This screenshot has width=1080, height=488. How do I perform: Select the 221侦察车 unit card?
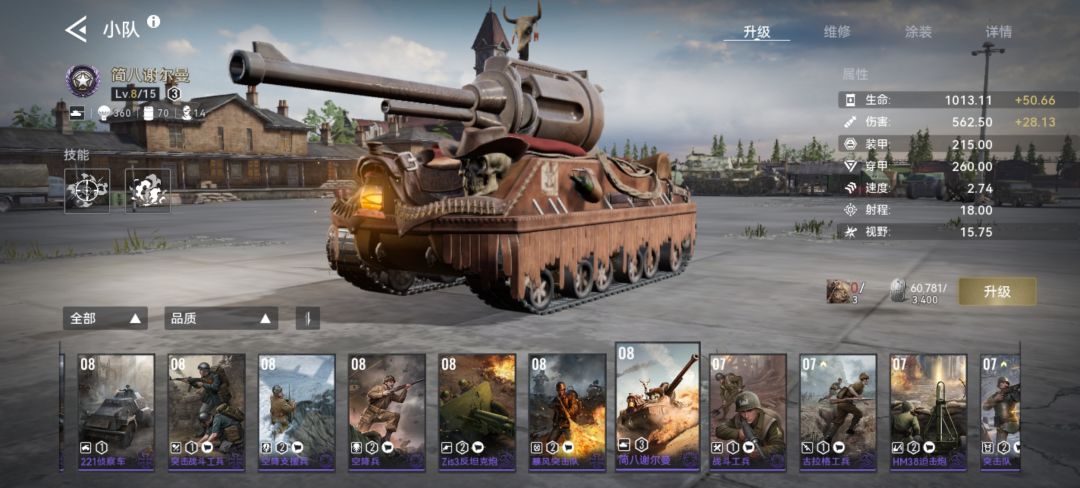pos(117,411)
